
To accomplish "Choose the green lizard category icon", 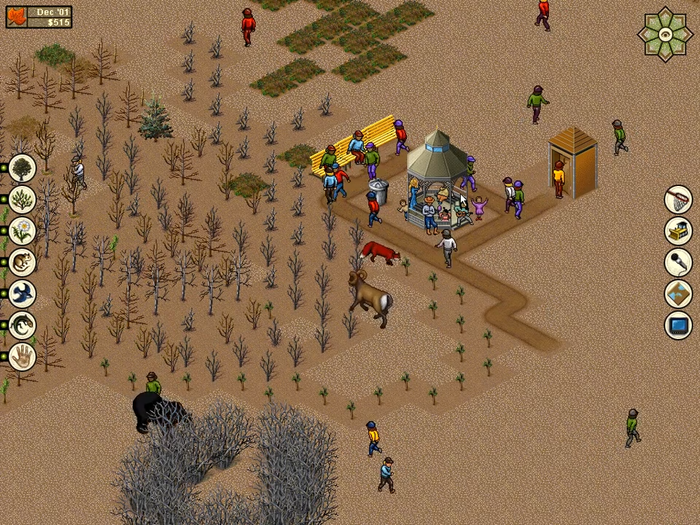I will click(x=21, y=325).
